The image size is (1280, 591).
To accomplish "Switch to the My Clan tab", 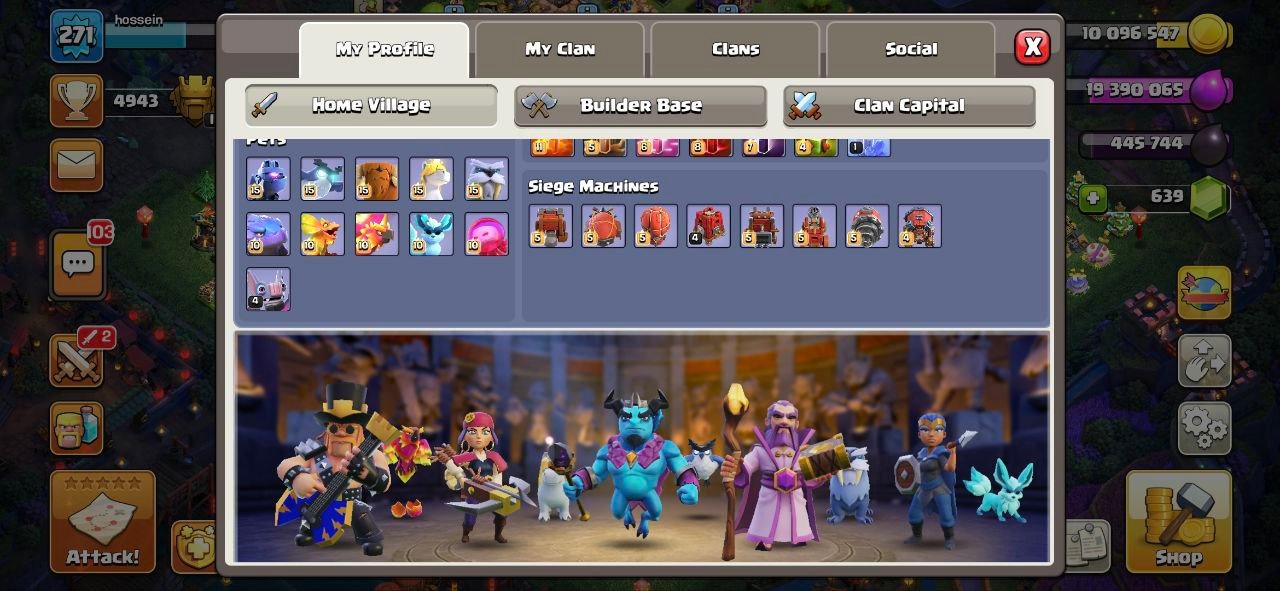I will (559, 49).
